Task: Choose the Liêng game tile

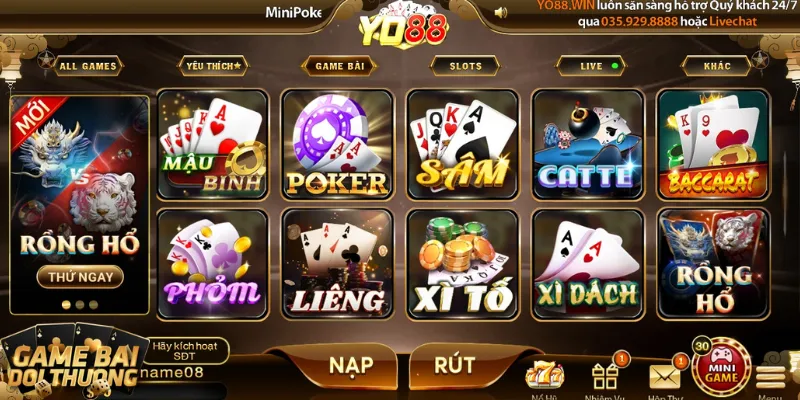Action: [x=337, y=263]
